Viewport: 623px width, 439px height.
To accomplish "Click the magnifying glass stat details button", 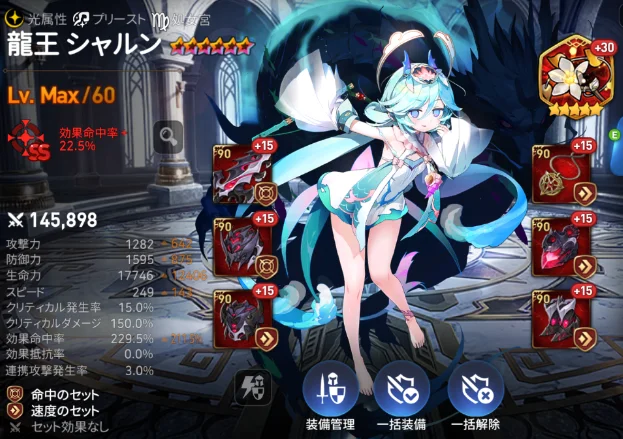I will [x=169, y=133].
